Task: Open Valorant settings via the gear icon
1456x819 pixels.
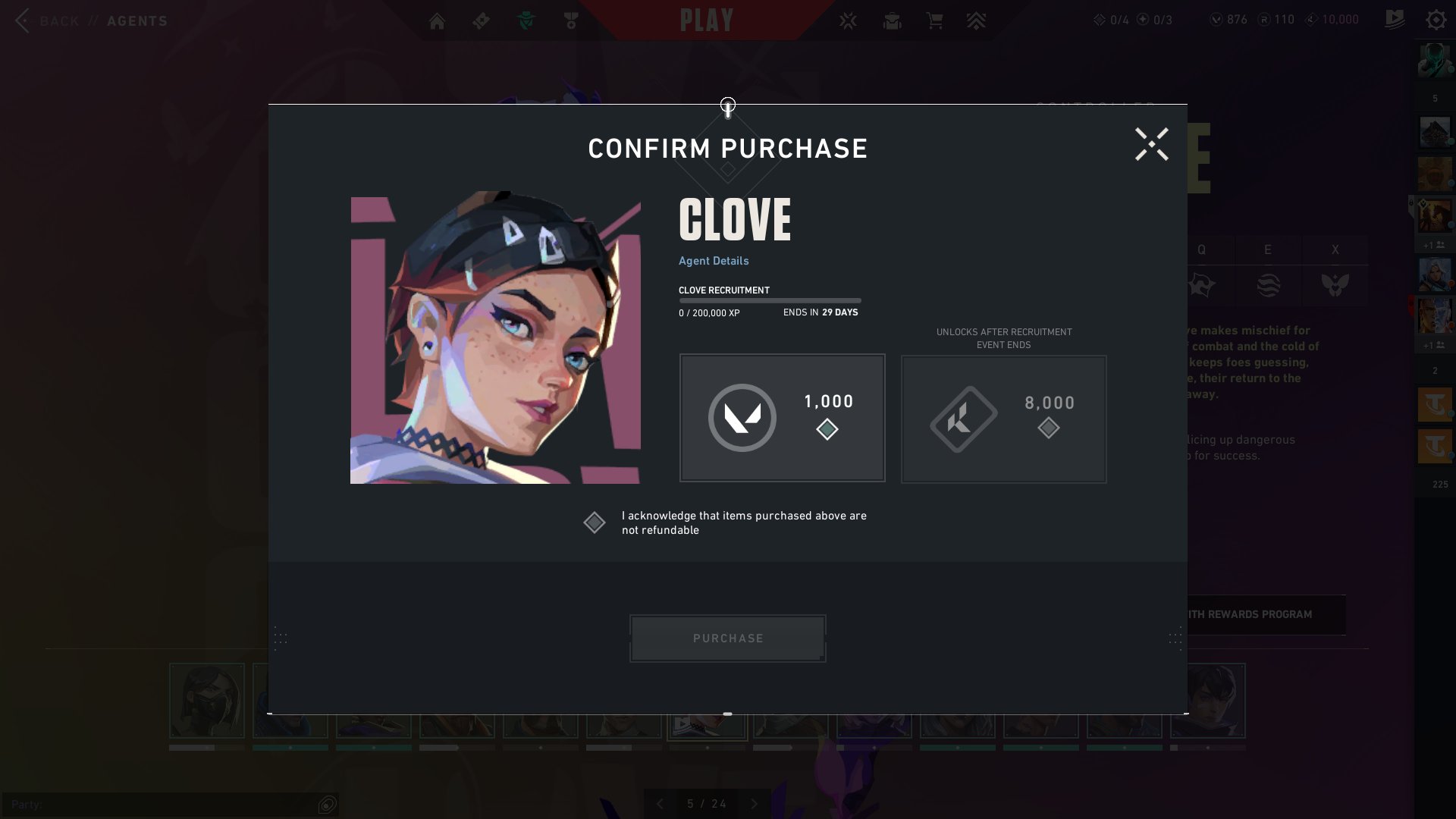Action: pyautogui.click(x=1436, y=20)
